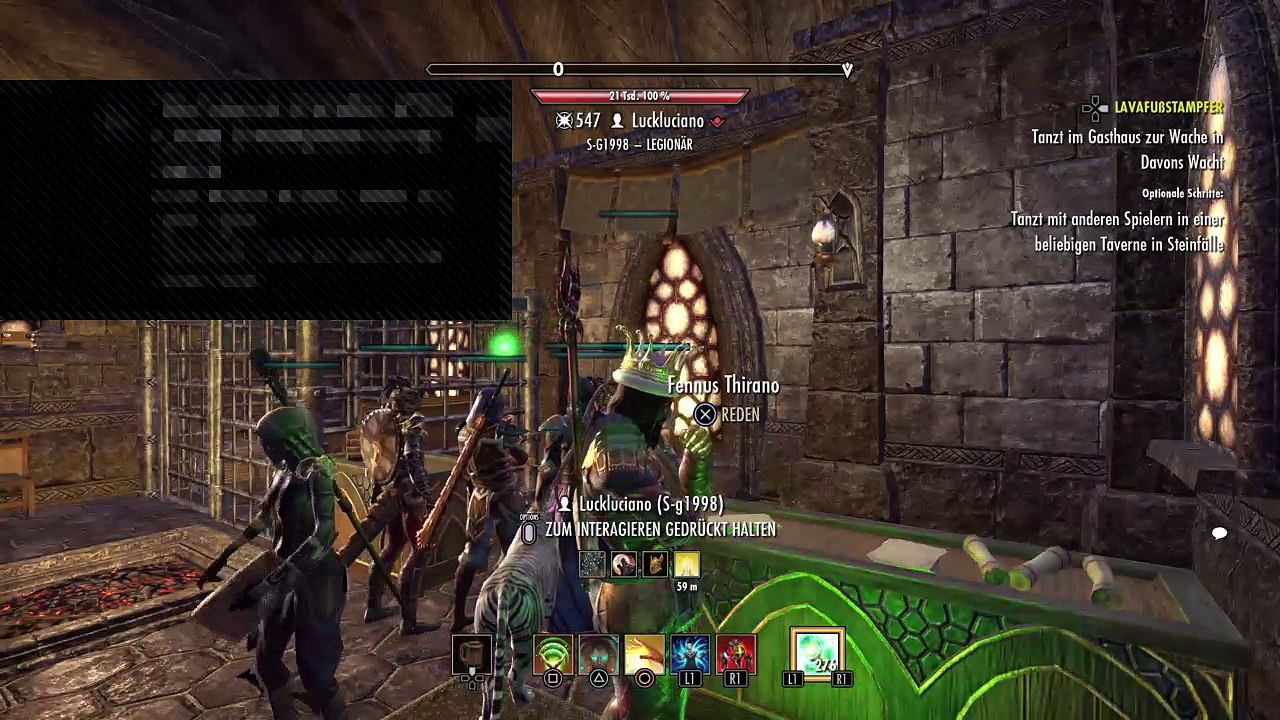Activate the red armored warrior ability
The width and height of the screenshot is (1280, 720).
tap(736, 654)
